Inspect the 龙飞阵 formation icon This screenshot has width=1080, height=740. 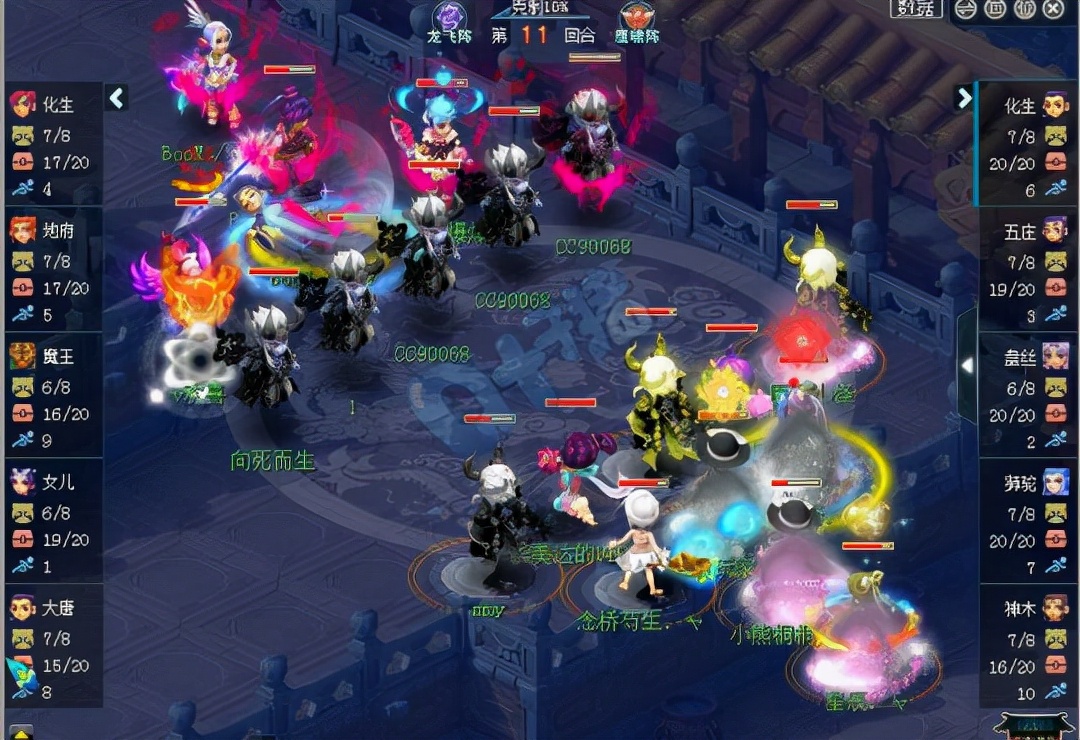coord(449,18)
